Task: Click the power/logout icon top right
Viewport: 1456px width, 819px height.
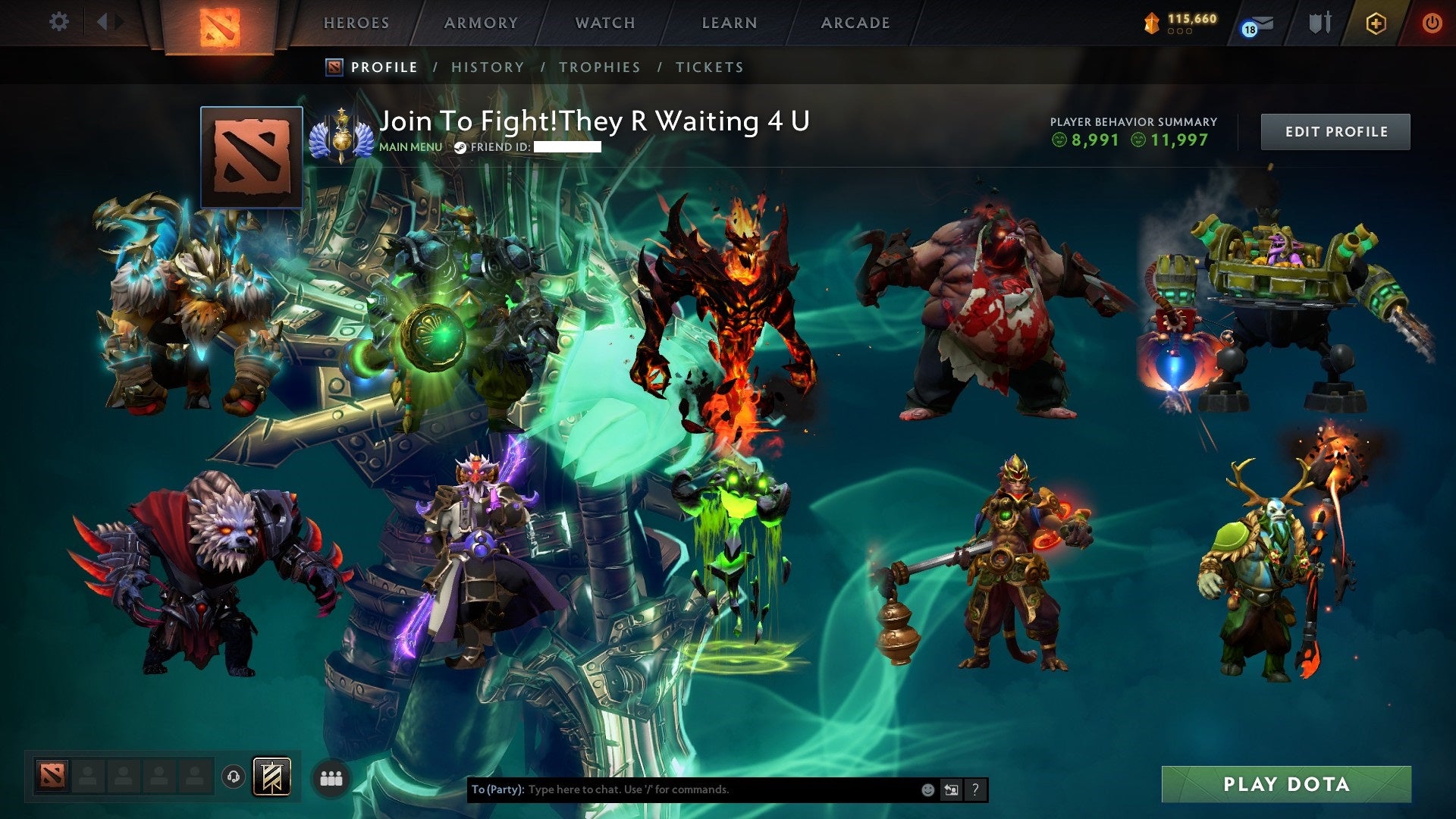Action: (1432, 24)
